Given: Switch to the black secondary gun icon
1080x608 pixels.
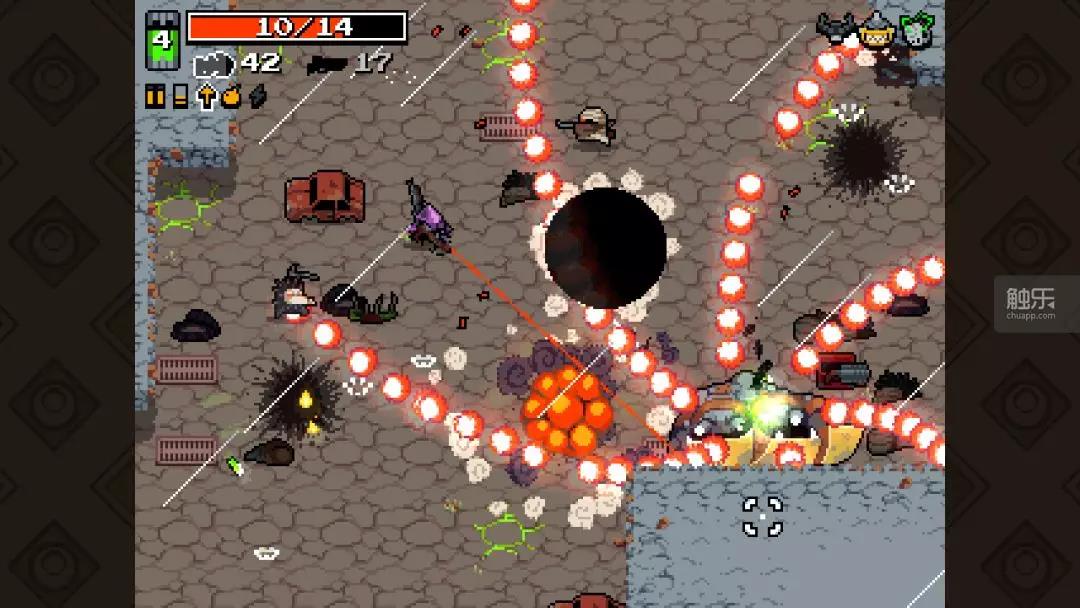Looking at the screenshot, I should [x=327, y=64].
